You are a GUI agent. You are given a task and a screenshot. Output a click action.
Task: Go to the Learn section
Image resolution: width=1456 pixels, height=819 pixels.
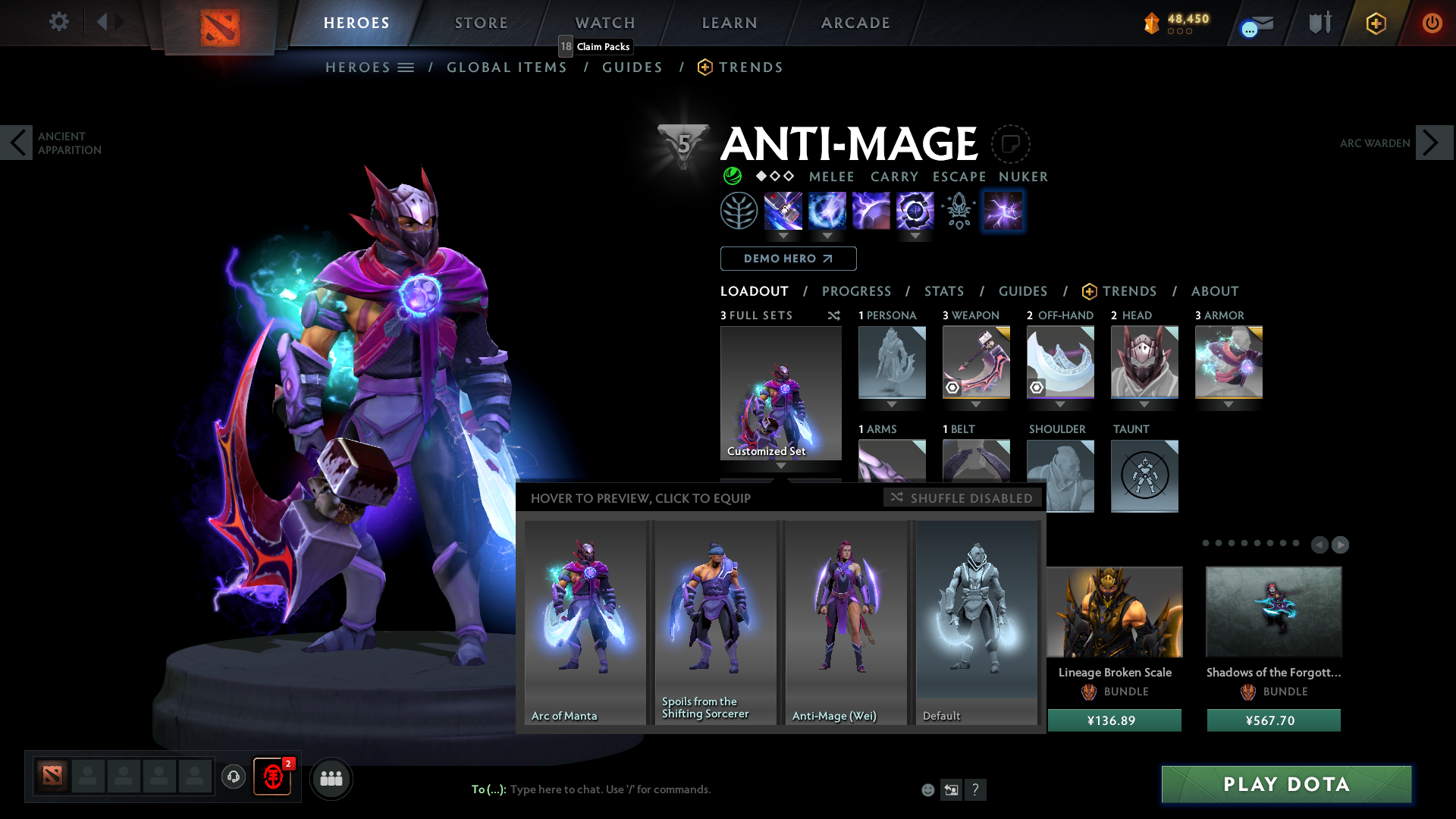pyautogui.click(x=730, y=23)
